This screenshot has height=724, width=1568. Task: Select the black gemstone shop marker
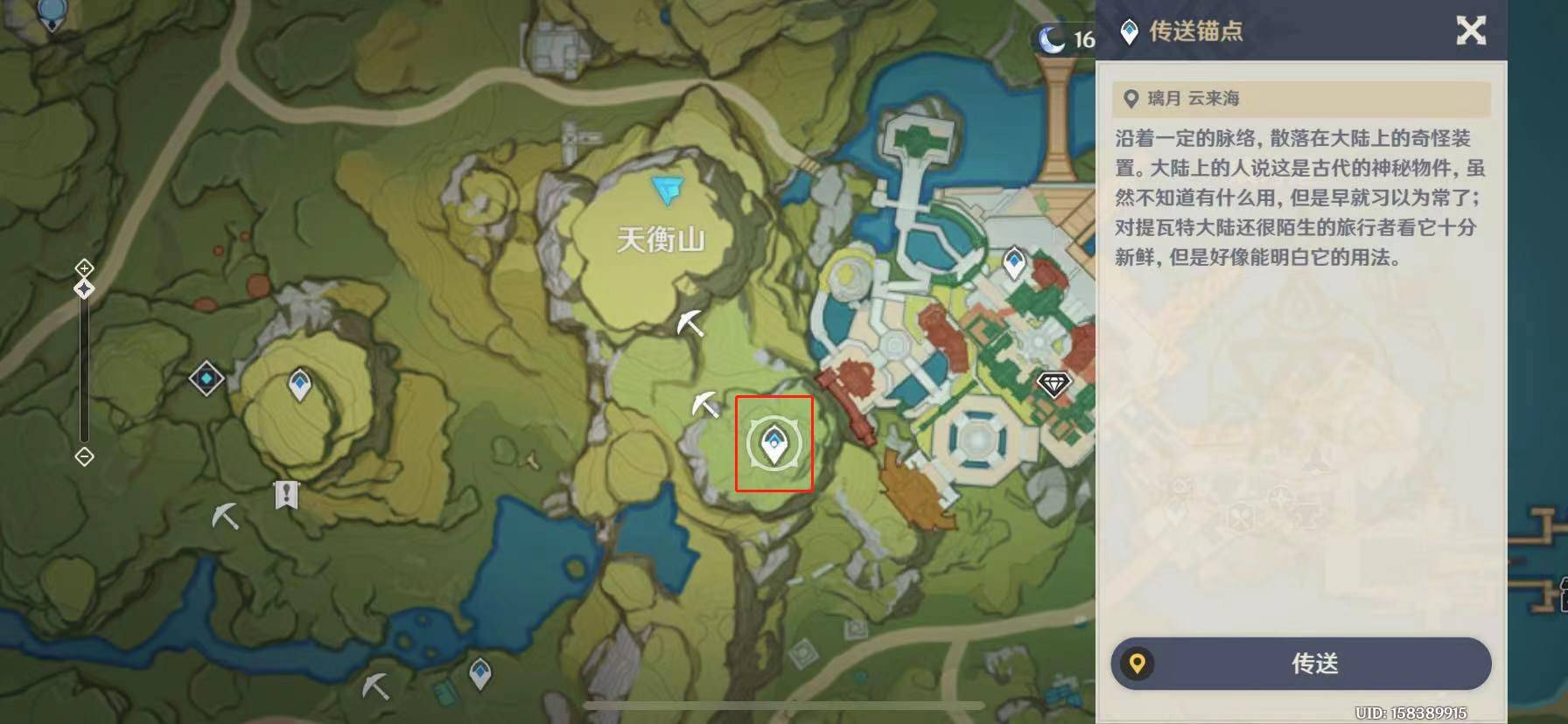click(1053, 384)
